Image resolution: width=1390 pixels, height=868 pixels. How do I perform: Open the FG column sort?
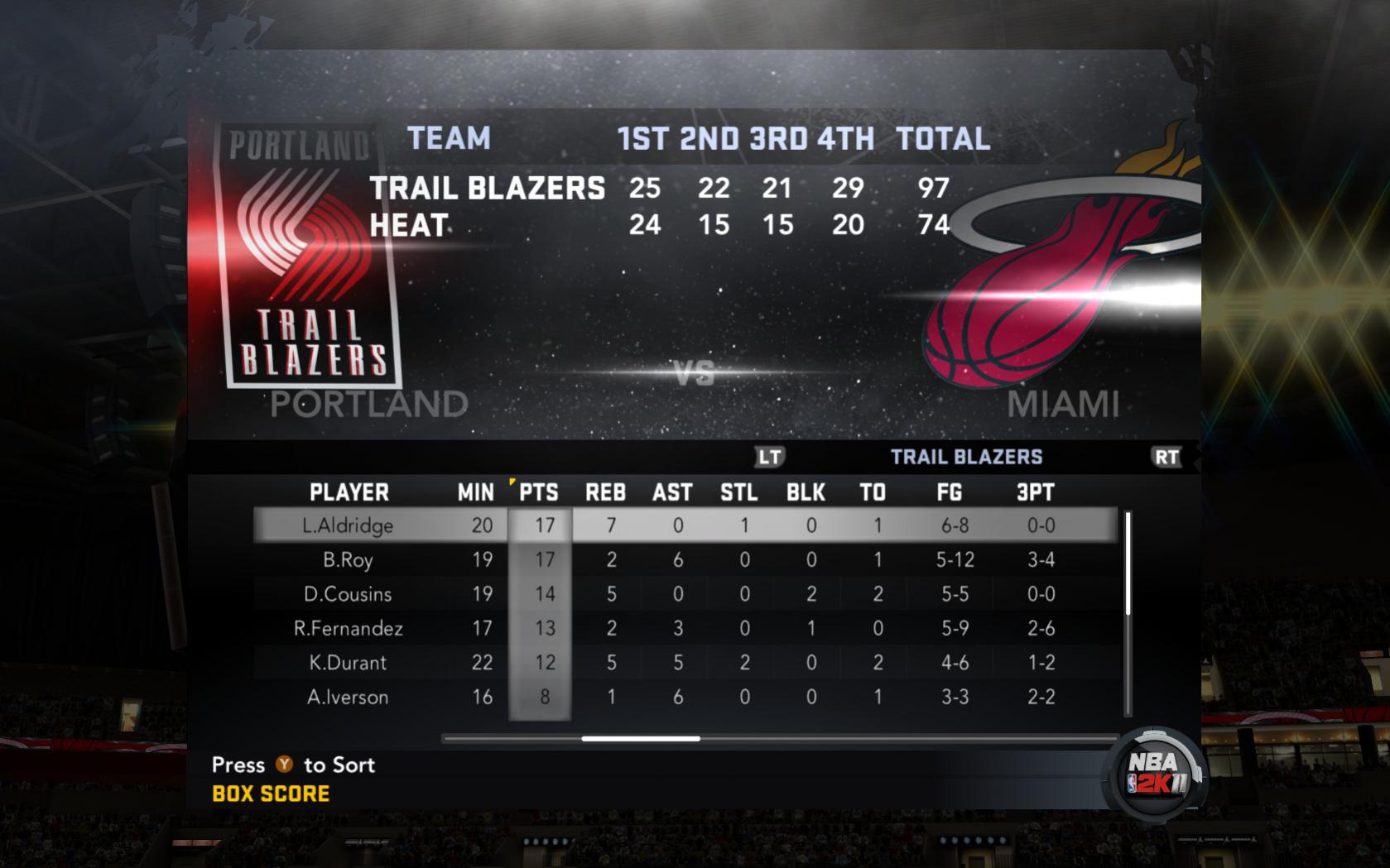949,492
